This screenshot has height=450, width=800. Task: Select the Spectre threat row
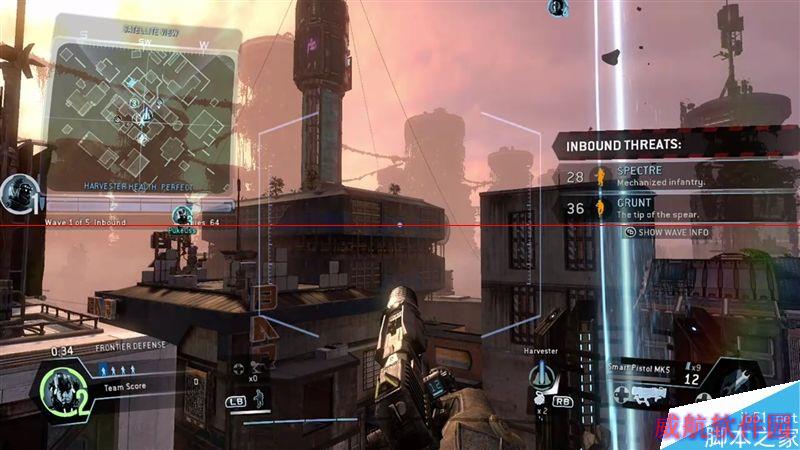click(x=652, y=177)
